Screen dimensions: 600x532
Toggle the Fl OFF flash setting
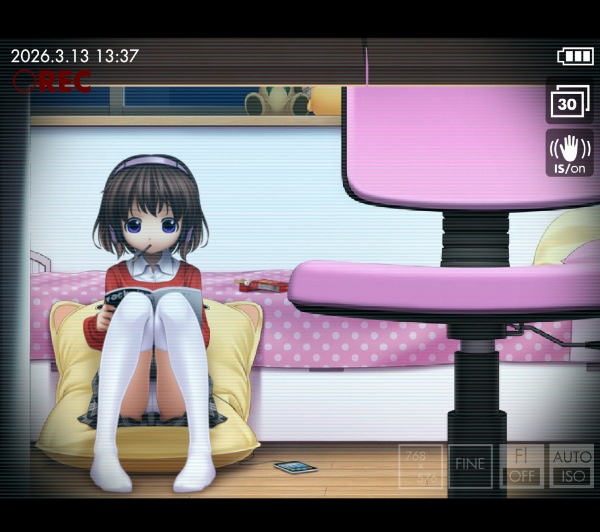[x=521, y=466]
